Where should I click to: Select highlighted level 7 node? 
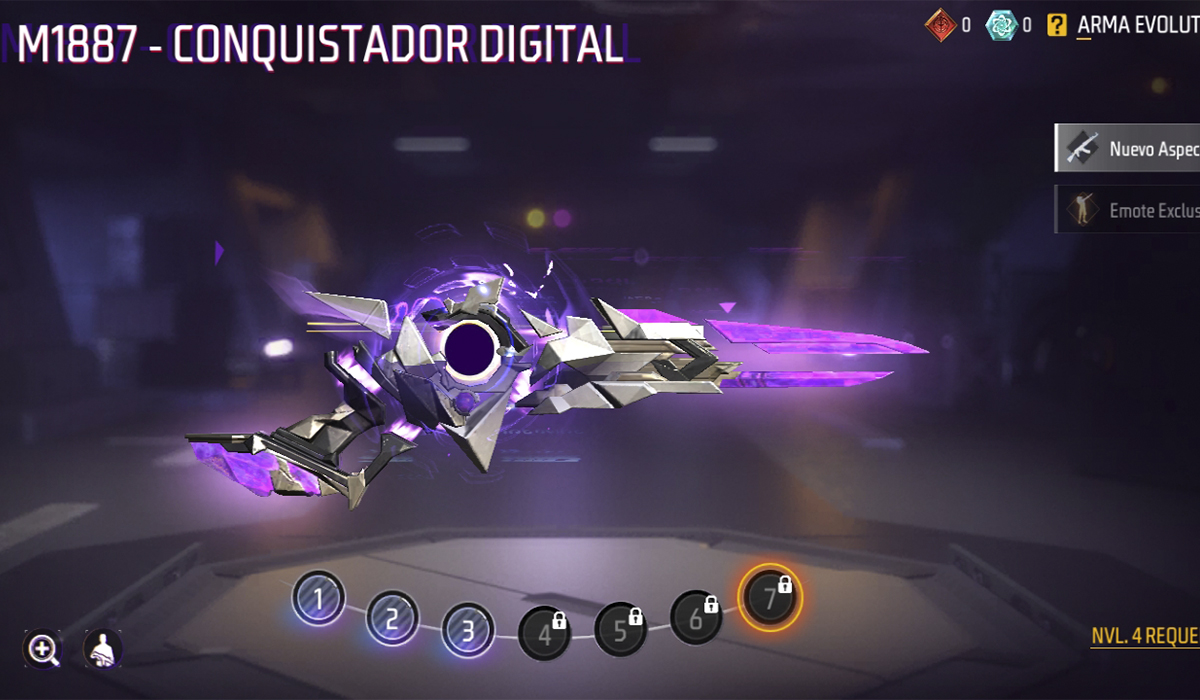(x=770, y=598)
